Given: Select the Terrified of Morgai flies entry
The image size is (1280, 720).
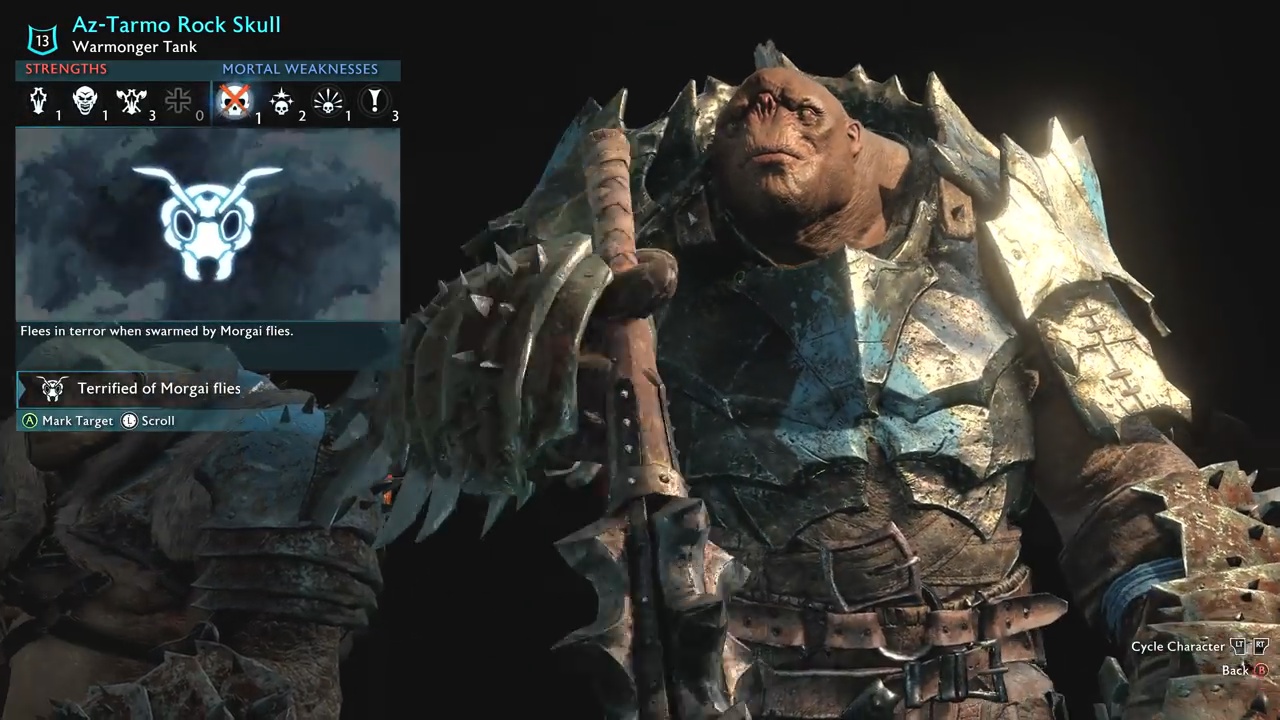Looking at the screenshot, I should click(158, 389).
